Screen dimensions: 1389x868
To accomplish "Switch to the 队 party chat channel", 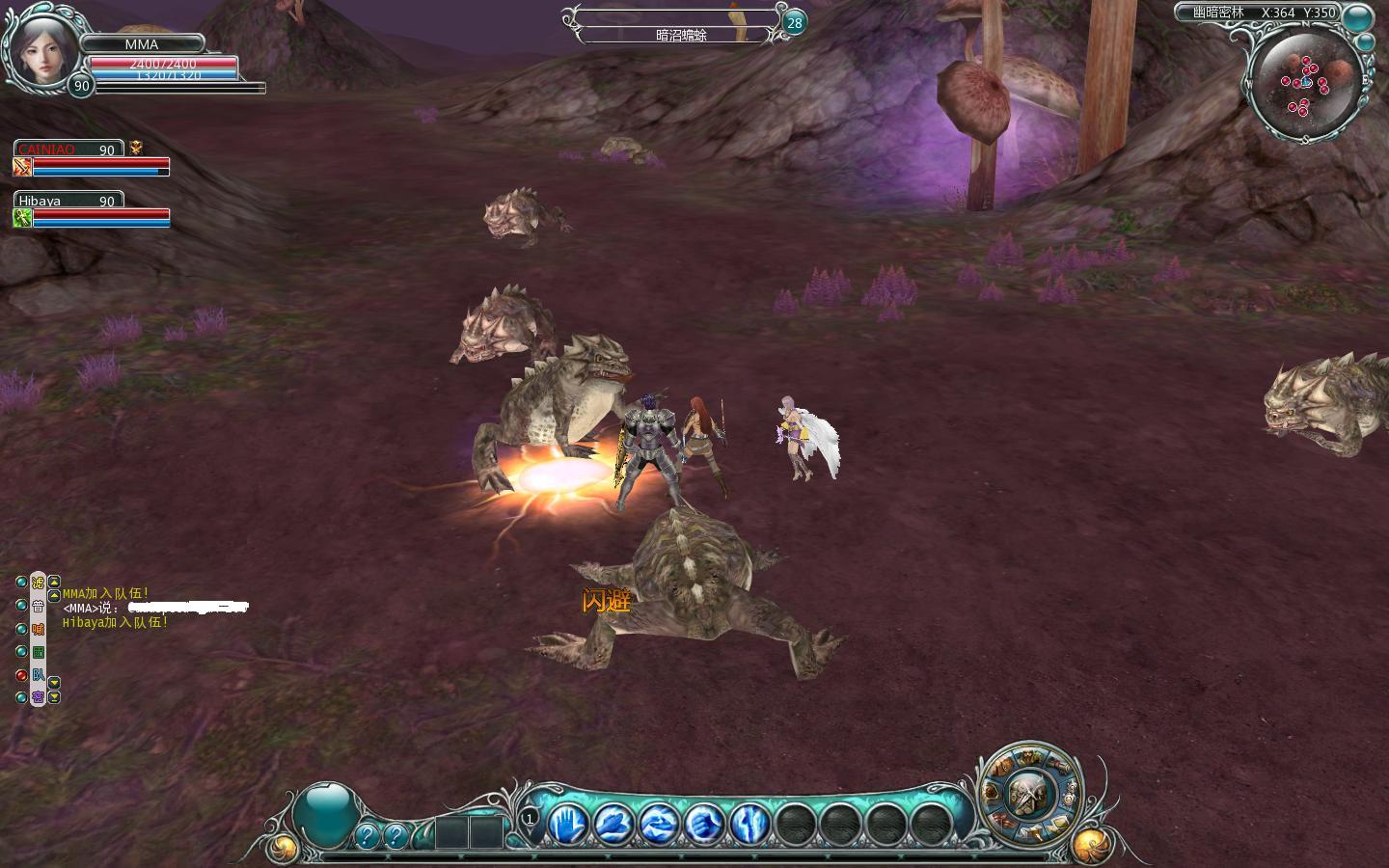I will (39, 675).
